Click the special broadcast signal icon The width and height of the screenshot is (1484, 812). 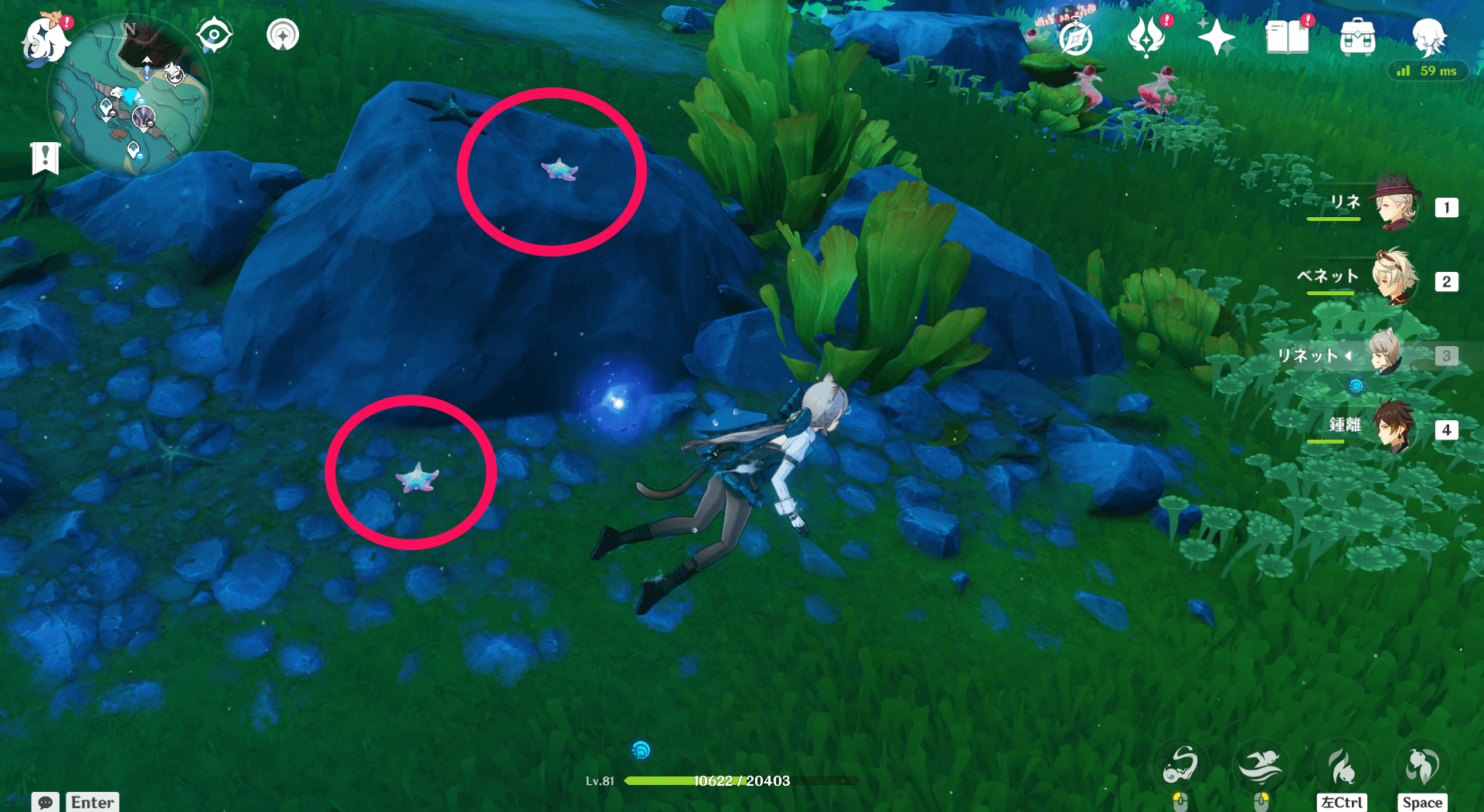[x=282, y=35]
